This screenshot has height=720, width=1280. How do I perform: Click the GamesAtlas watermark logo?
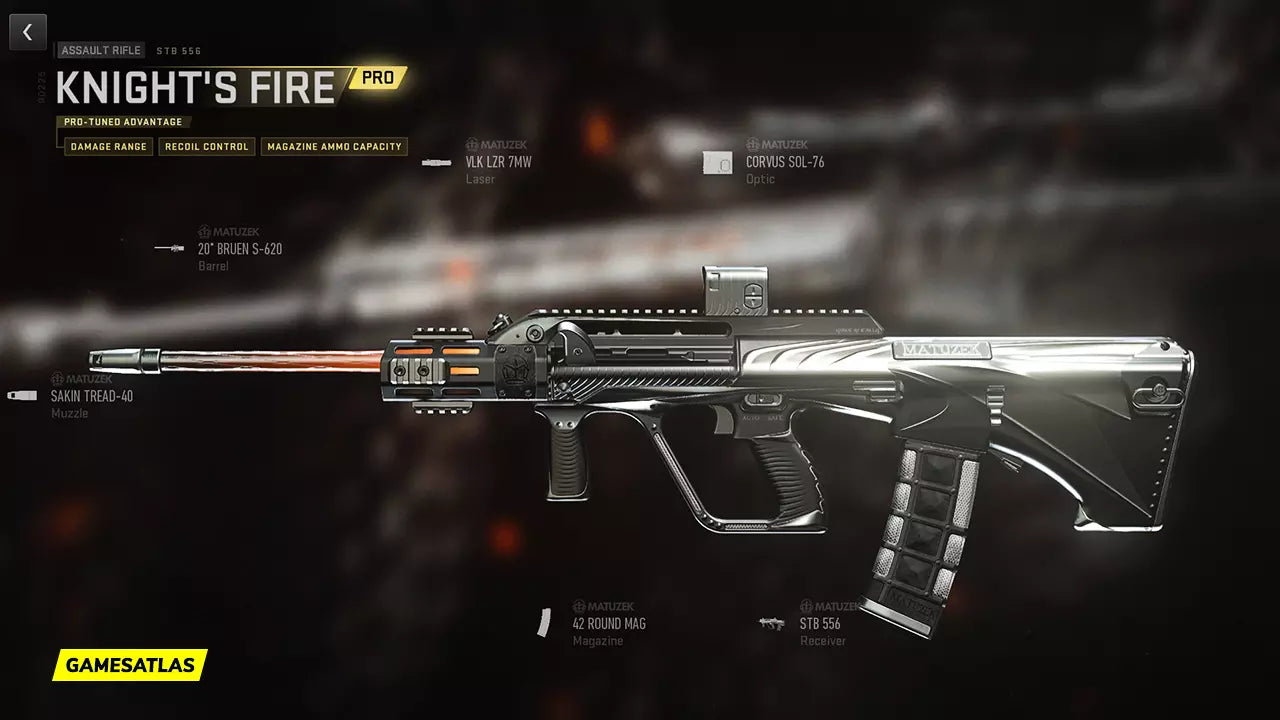click(130, 664)
